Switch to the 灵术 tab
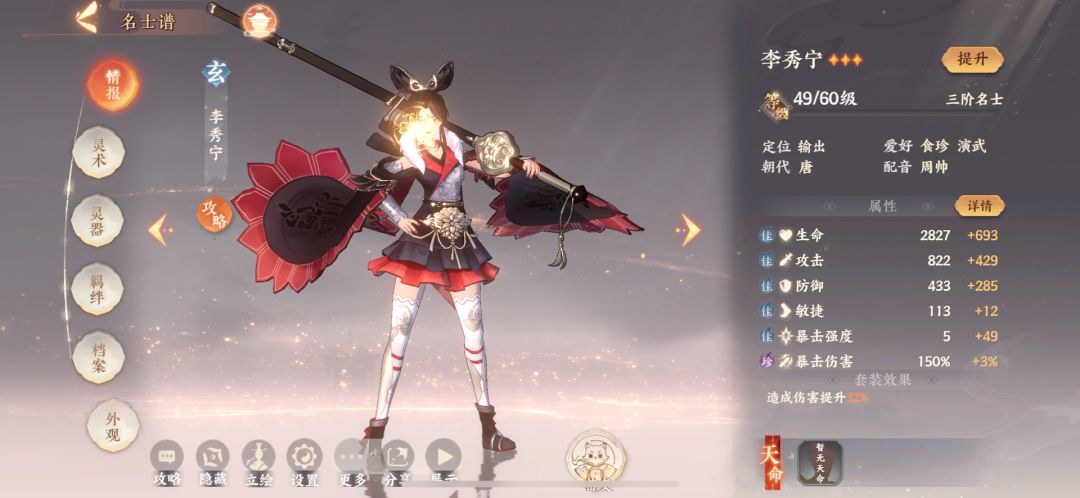 (99, 154)
